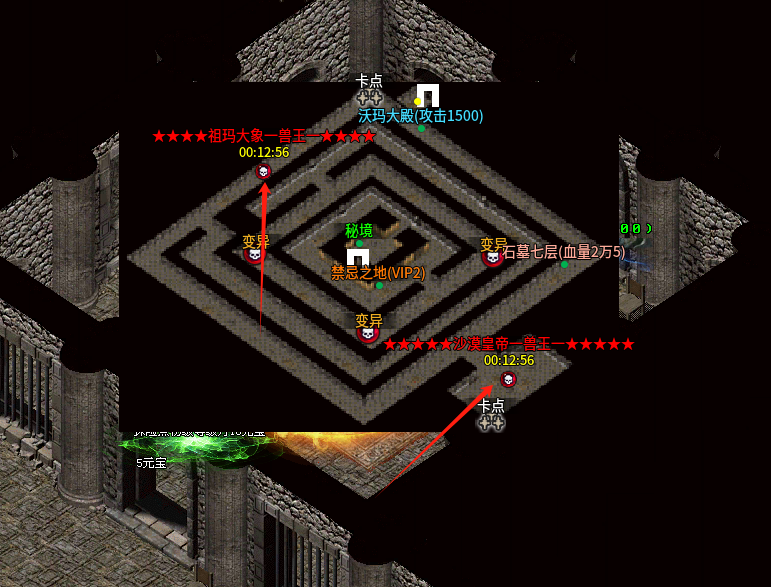Image resolution: width=771 pixels, height=587 pixels.
Task: Click the 变异 skull beside 石墓七层 label
Action: click(x=492, y=258)
